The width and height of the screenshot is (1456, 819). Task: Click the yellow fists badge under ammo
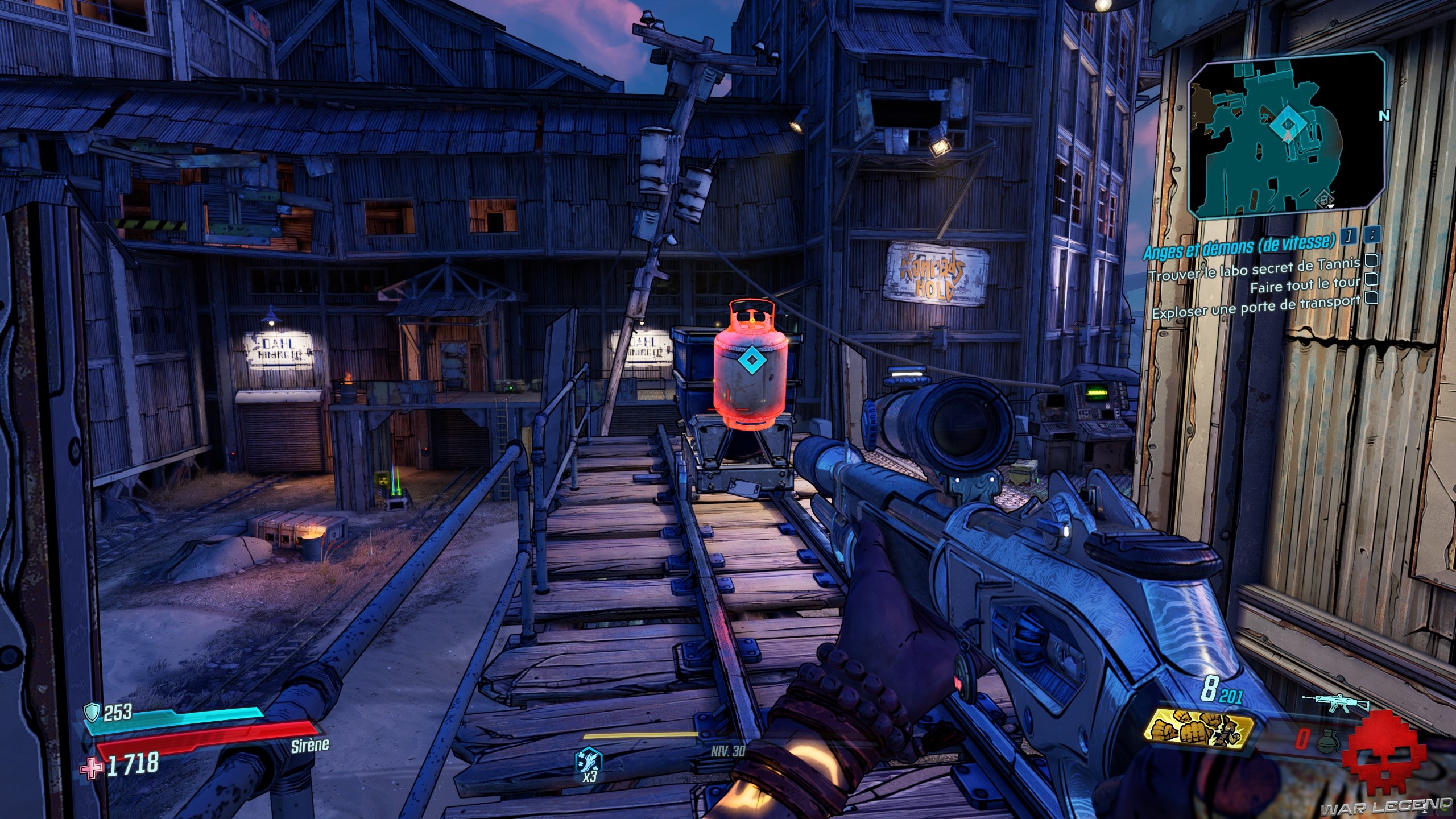(1201, 731)
